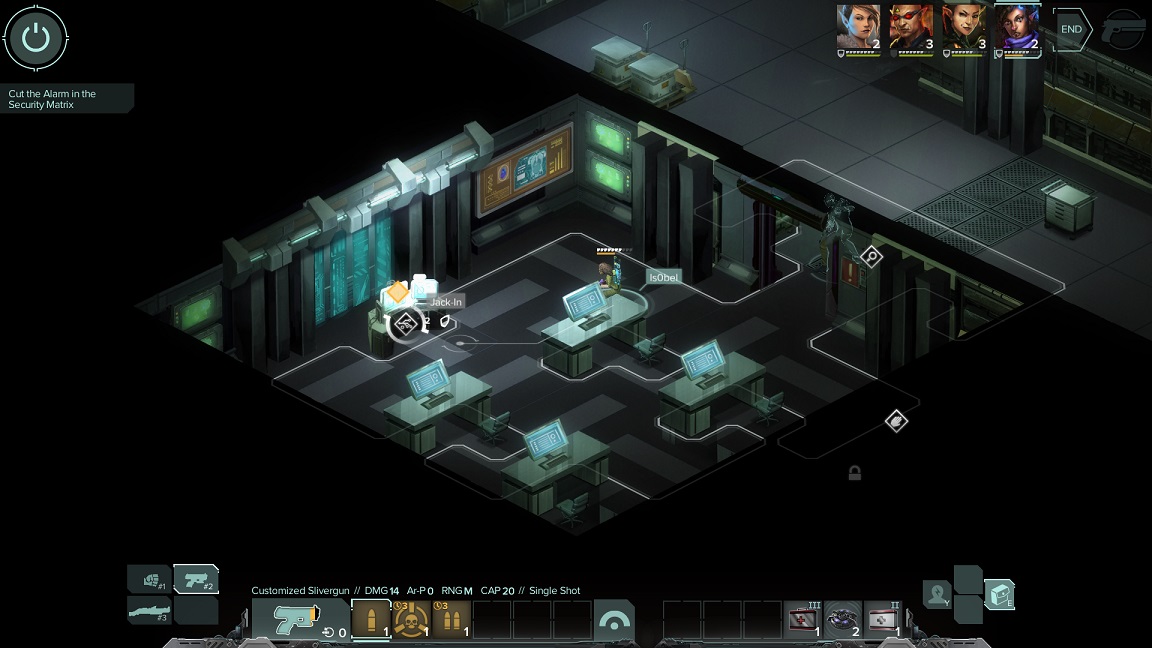Use the double bullet burst ability

pos(451,620)
